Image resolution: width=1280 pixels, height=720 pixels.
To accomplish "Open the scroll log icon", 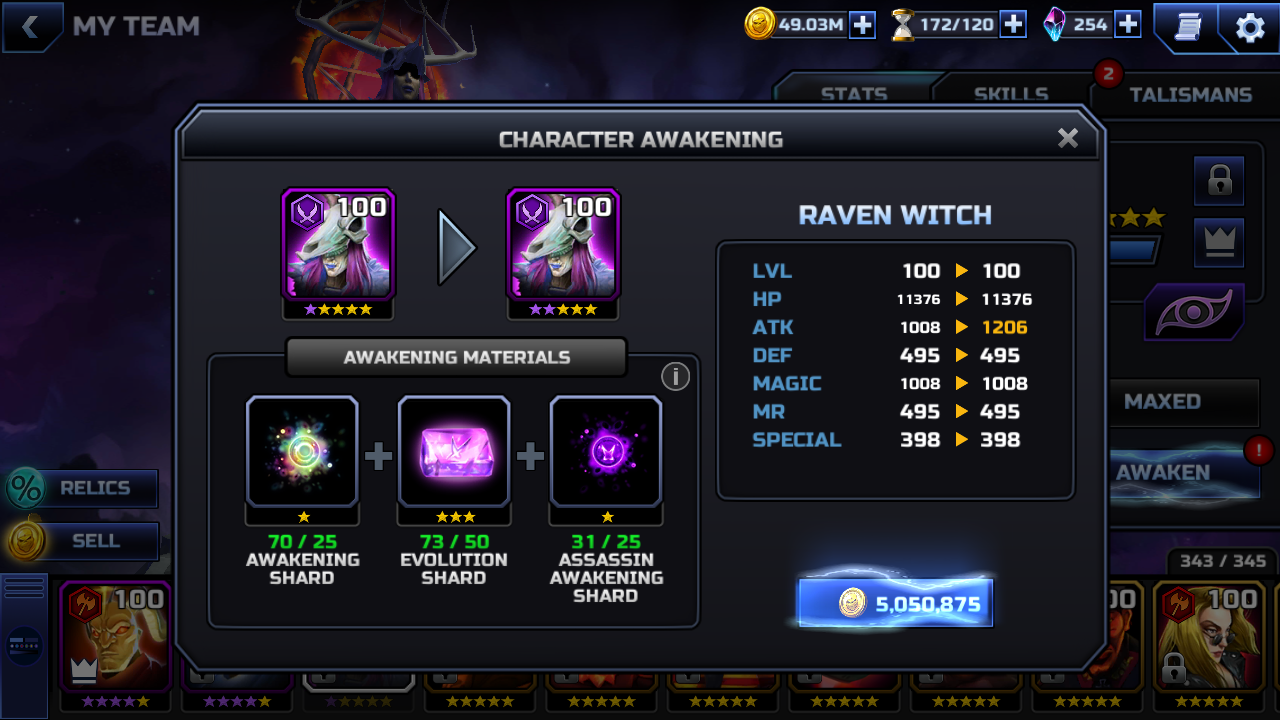I will click(1188, 27).
